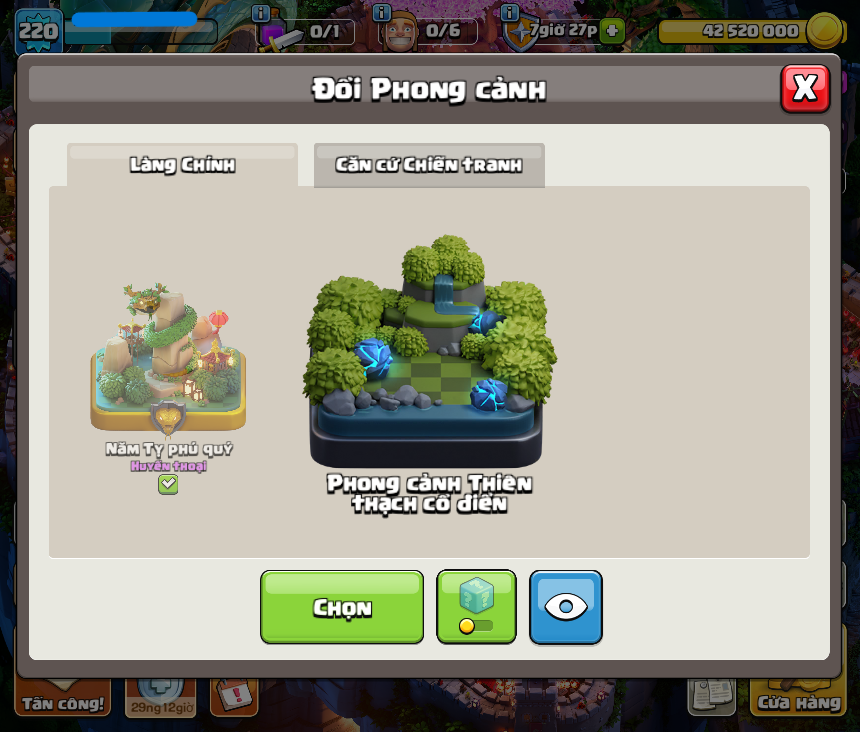Click the green mystery cube button
The width and height of the screenshot is (860, 732).
tap(476, 607)
